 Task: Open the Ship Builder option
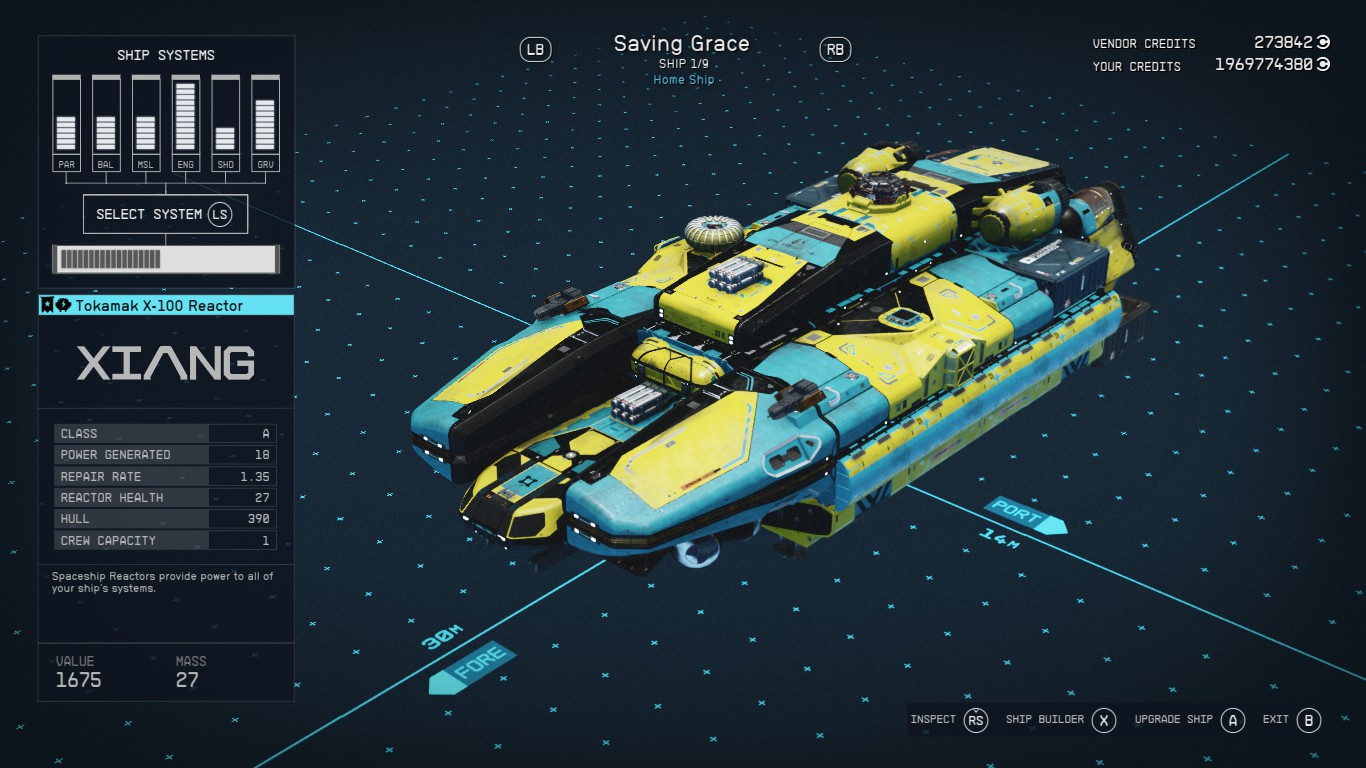click(1060, 720)
